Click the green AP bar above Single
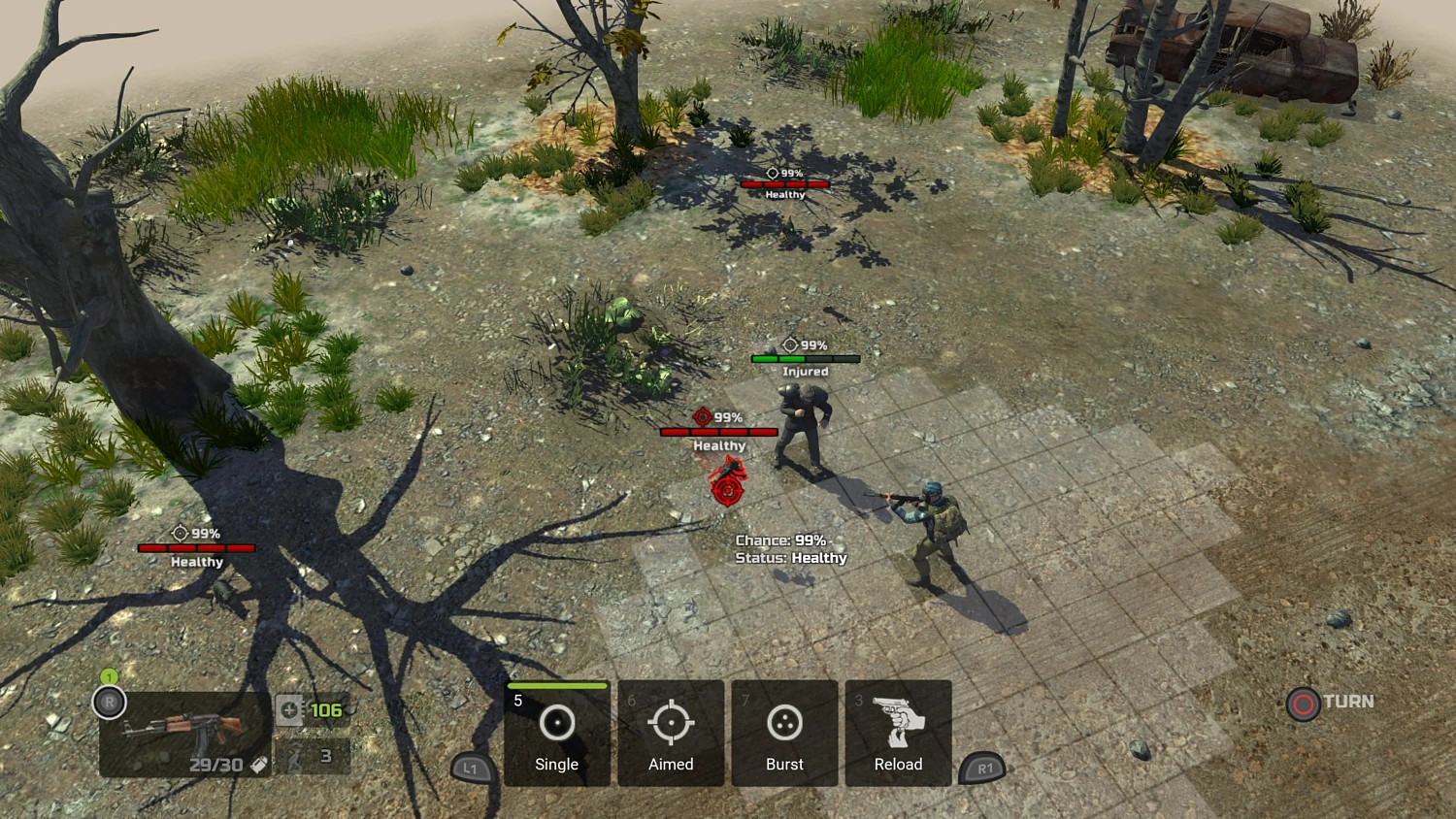 click(x=556, y=687)
